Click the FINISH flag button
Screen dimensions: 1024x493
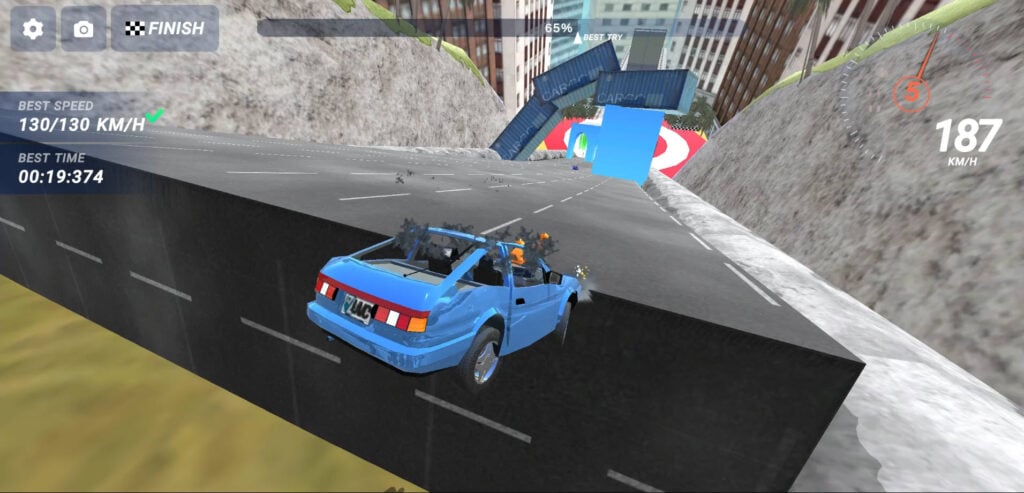(164, 29)
